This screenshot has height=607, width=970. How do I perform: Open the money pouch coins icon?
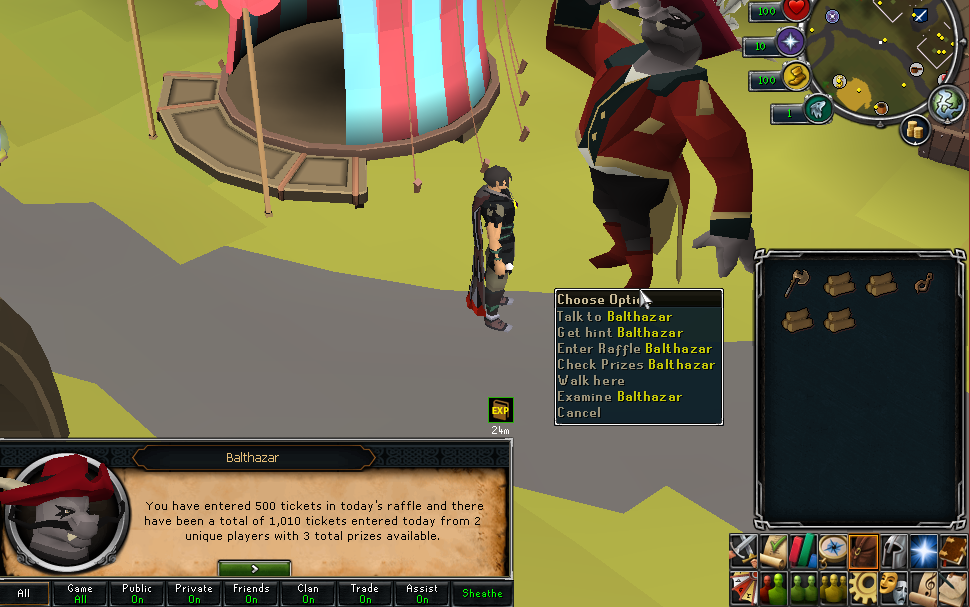coord(915,129)
